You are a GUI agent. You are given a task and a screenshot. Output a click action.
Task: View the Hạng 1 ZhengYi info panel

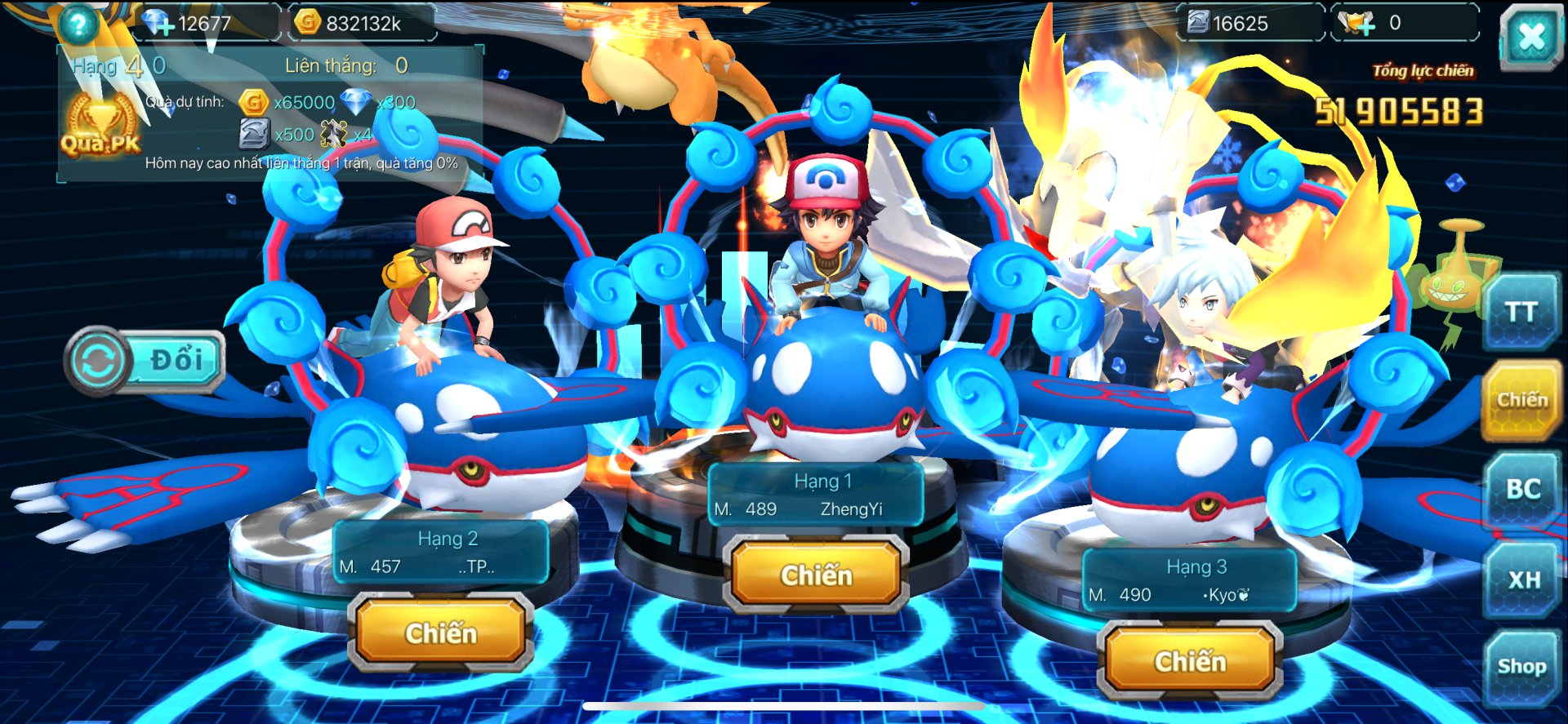815,495
